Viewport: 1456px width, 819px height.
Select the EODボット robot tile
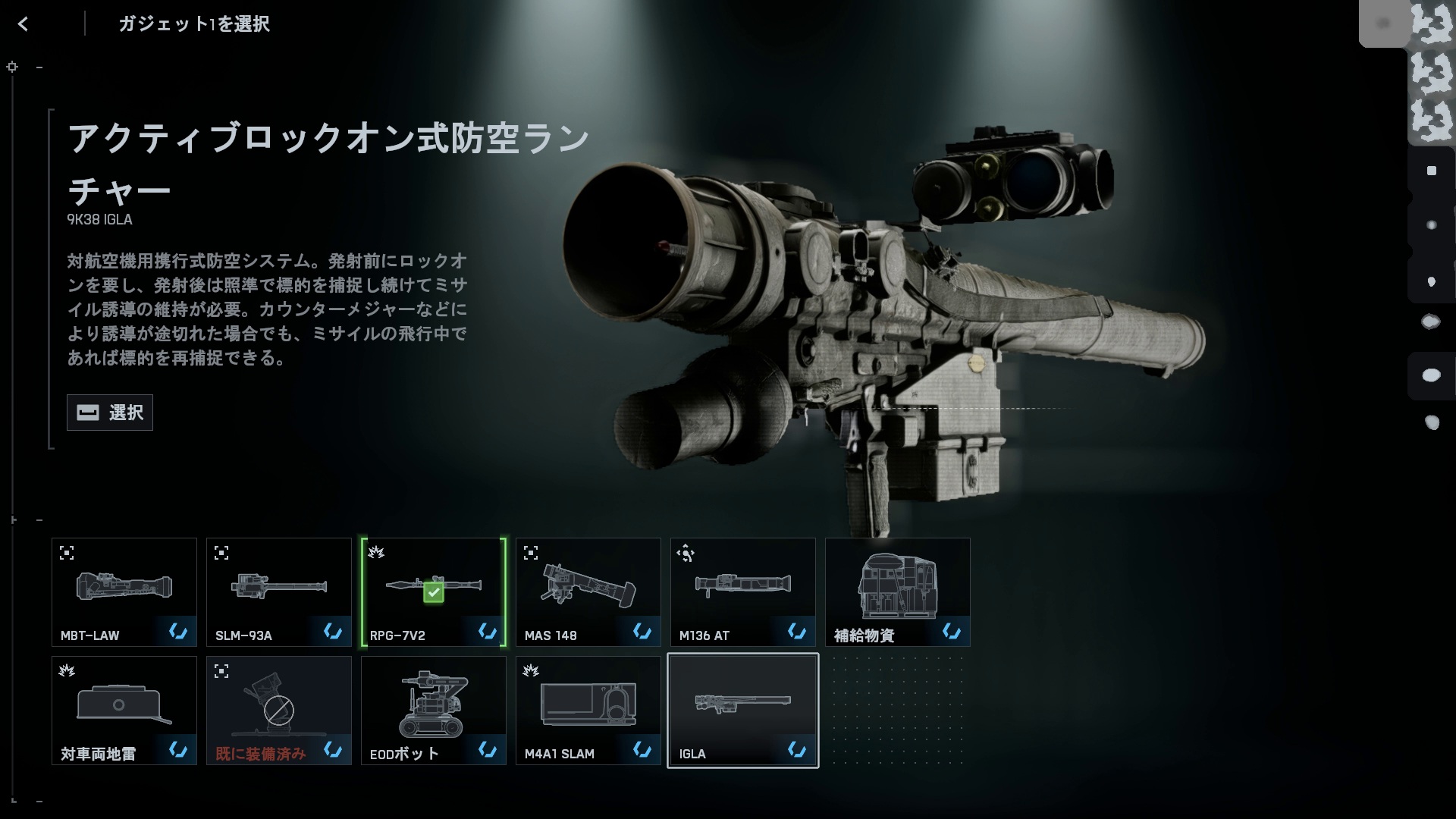434,711
